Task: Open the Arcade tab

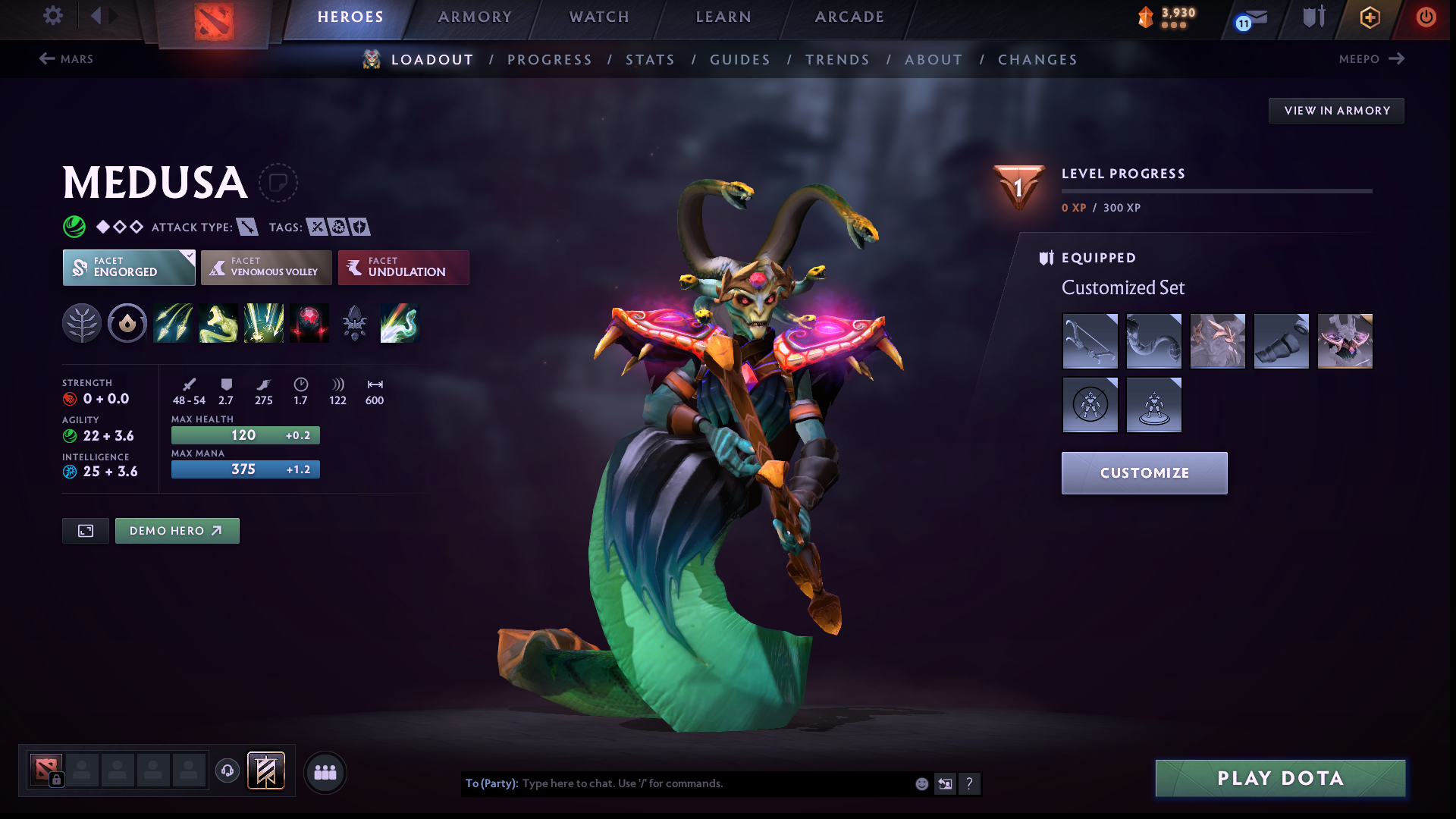Action: coord(849,17)
